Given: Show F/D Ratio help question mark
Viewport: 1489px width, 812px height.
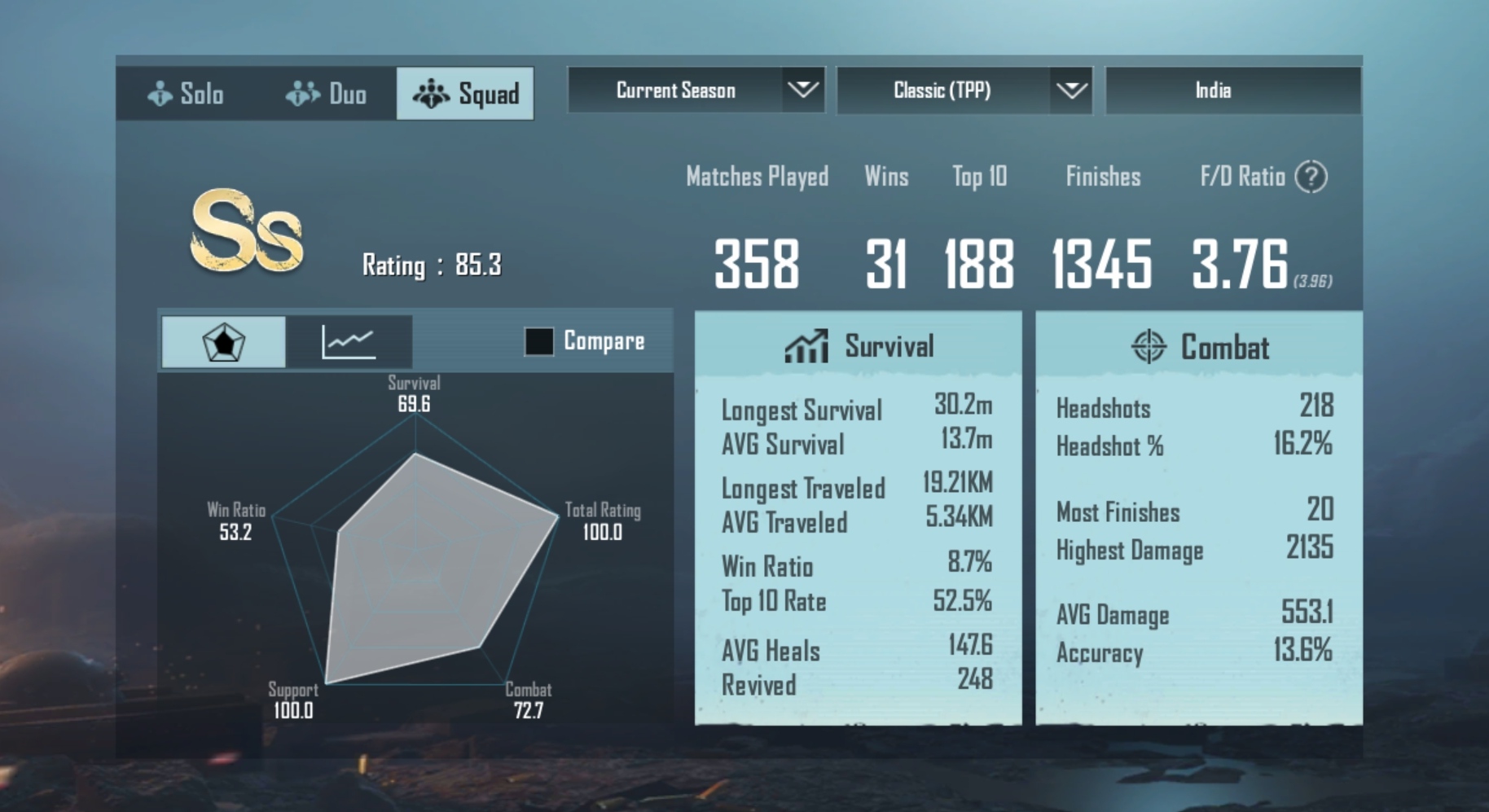Looking at the screenshot, I should [x=1311, y=177].
